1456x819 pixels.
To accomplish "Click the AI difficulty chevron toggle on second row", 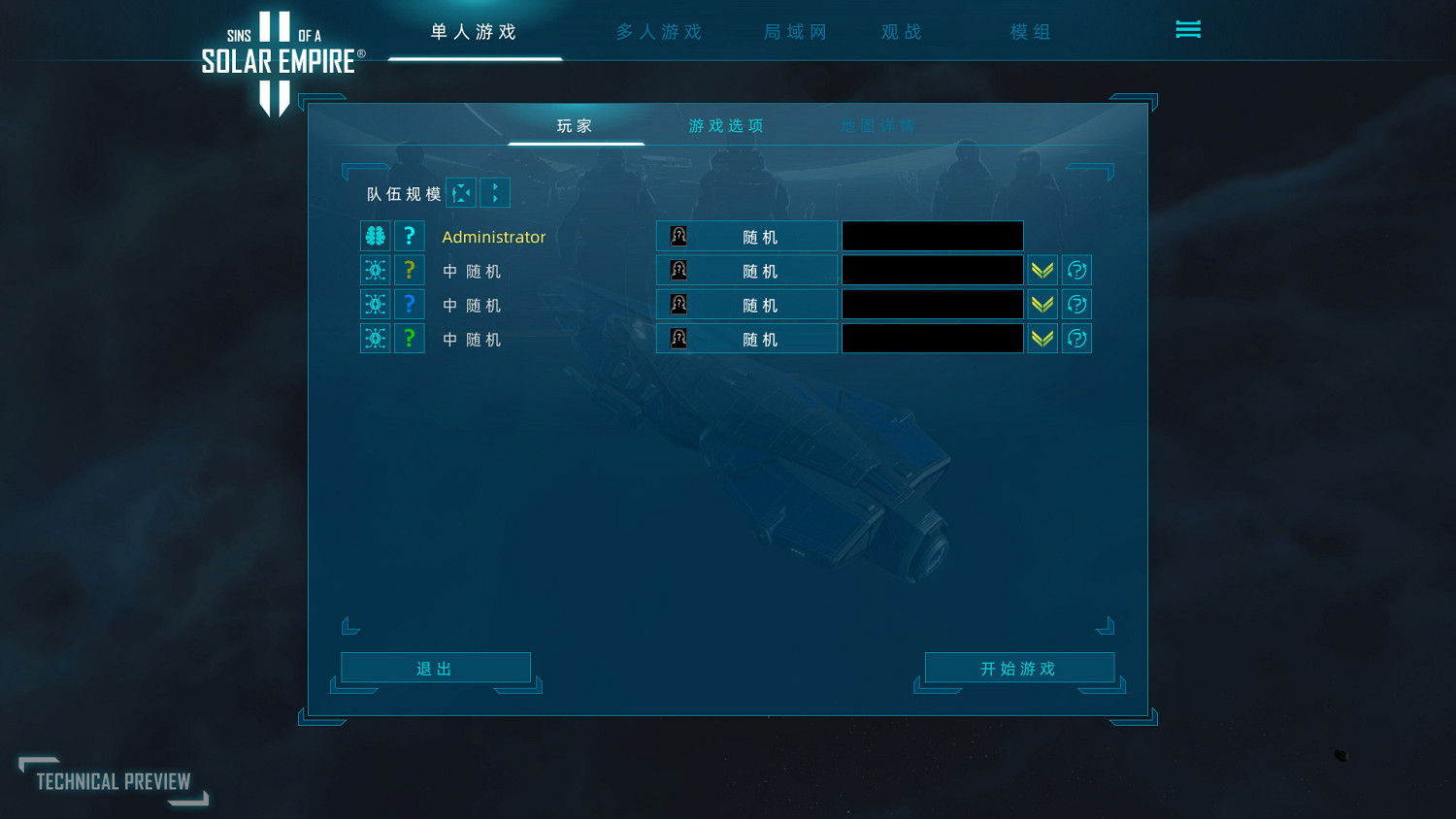I will [1042, 269].
